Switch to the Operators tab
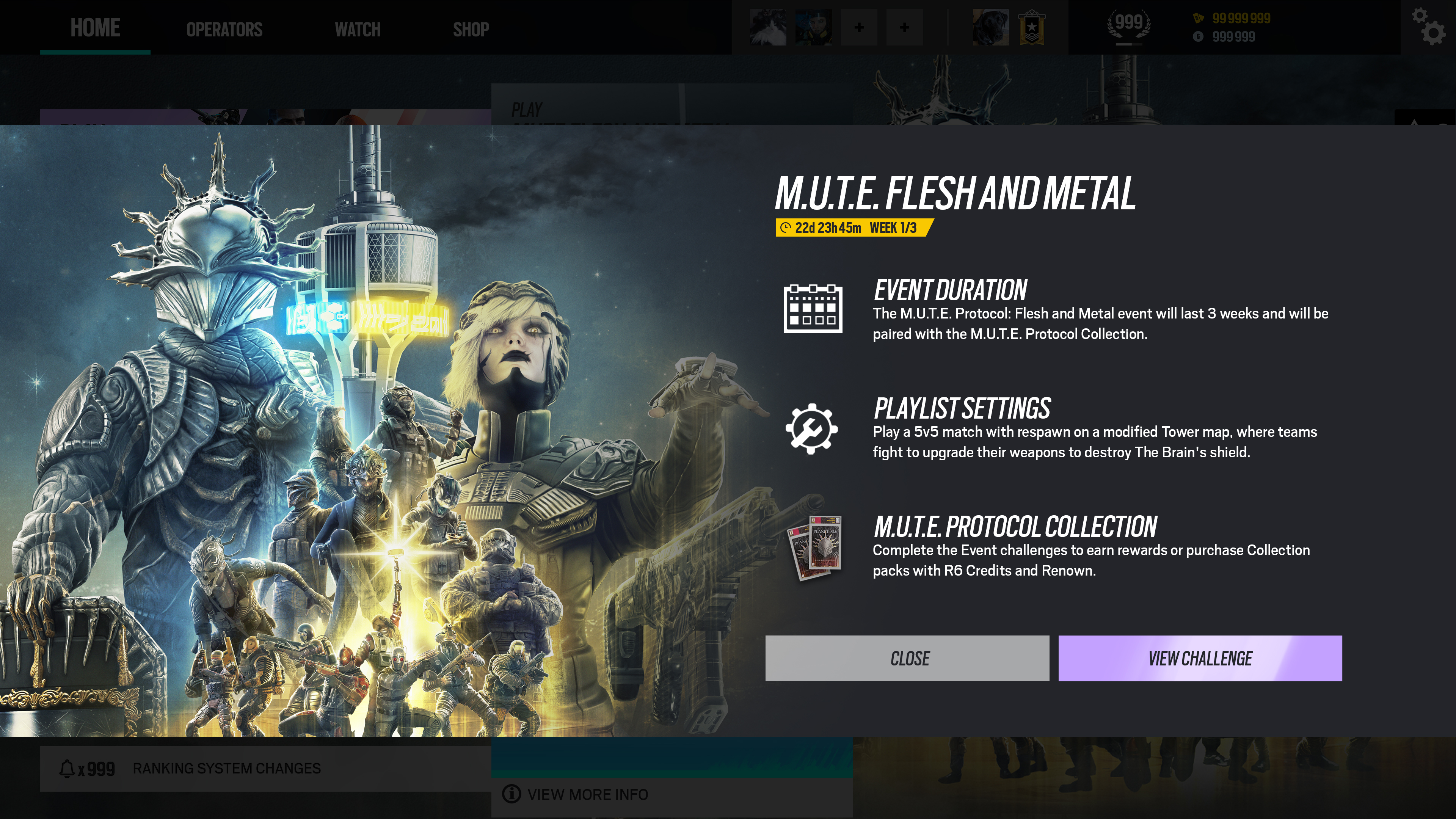The height and width of the screenshot is (819, 1456). tap(224, 29)
